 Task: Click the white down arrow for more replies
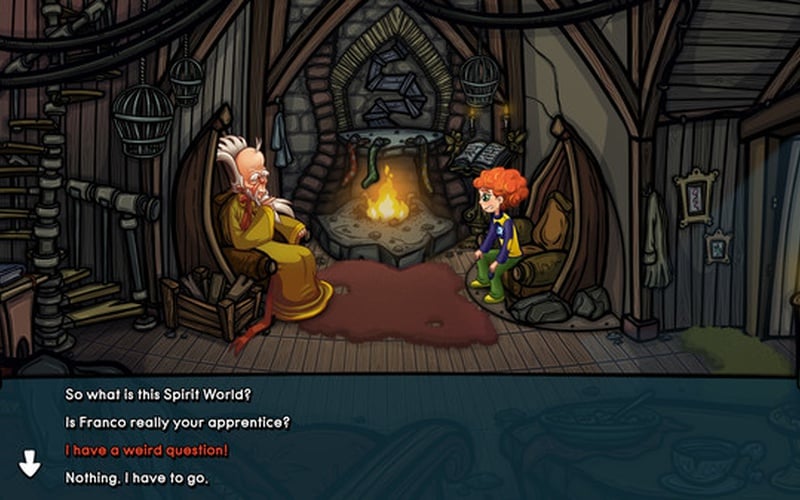30,463
